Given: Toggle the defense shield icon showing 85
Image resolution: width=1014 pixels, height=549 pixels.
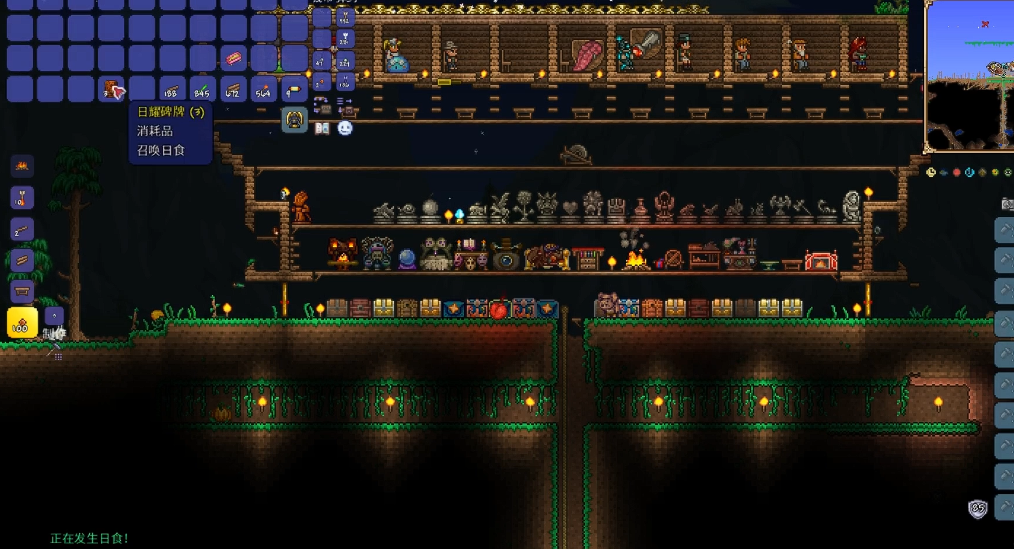Looking at the screenshot, I should (978, 509).
